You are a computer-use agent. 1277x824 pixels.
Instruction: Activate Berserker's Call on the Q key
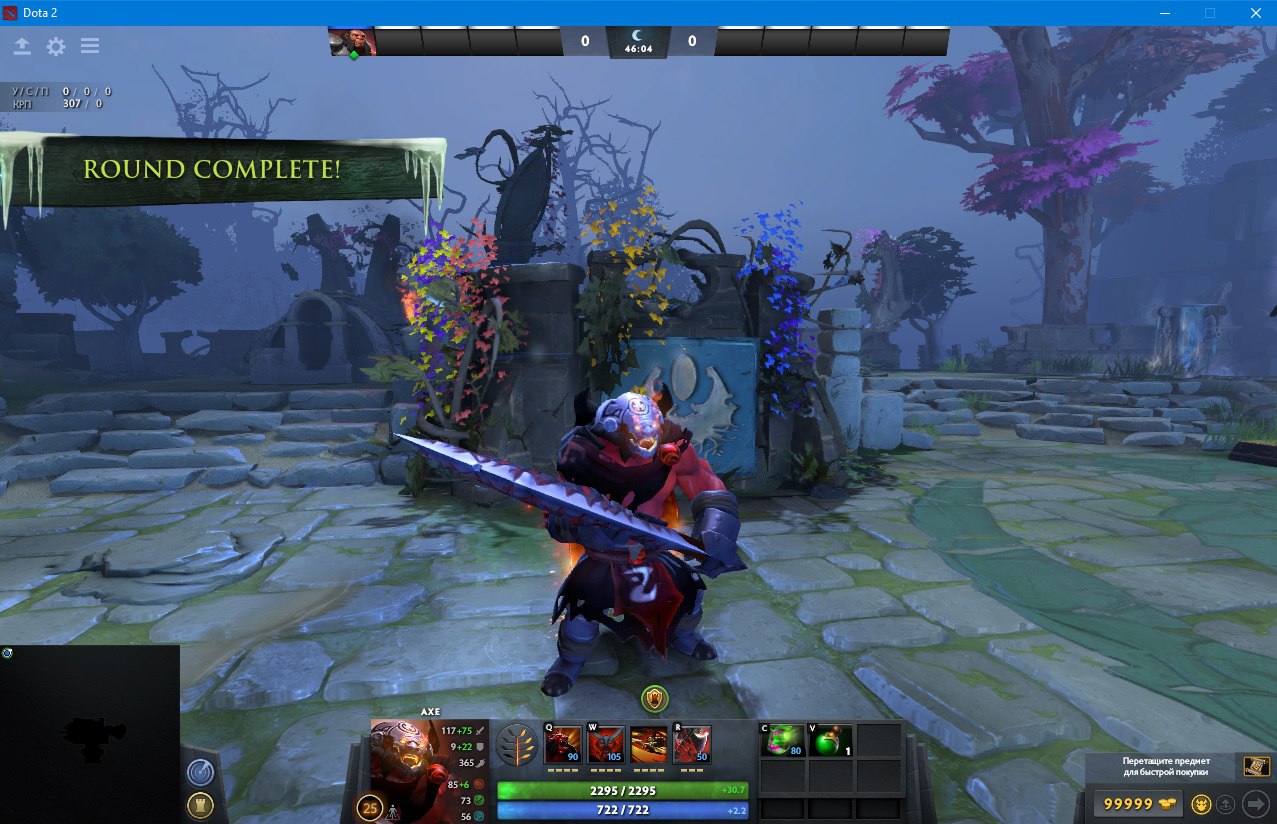pos(563,745)
